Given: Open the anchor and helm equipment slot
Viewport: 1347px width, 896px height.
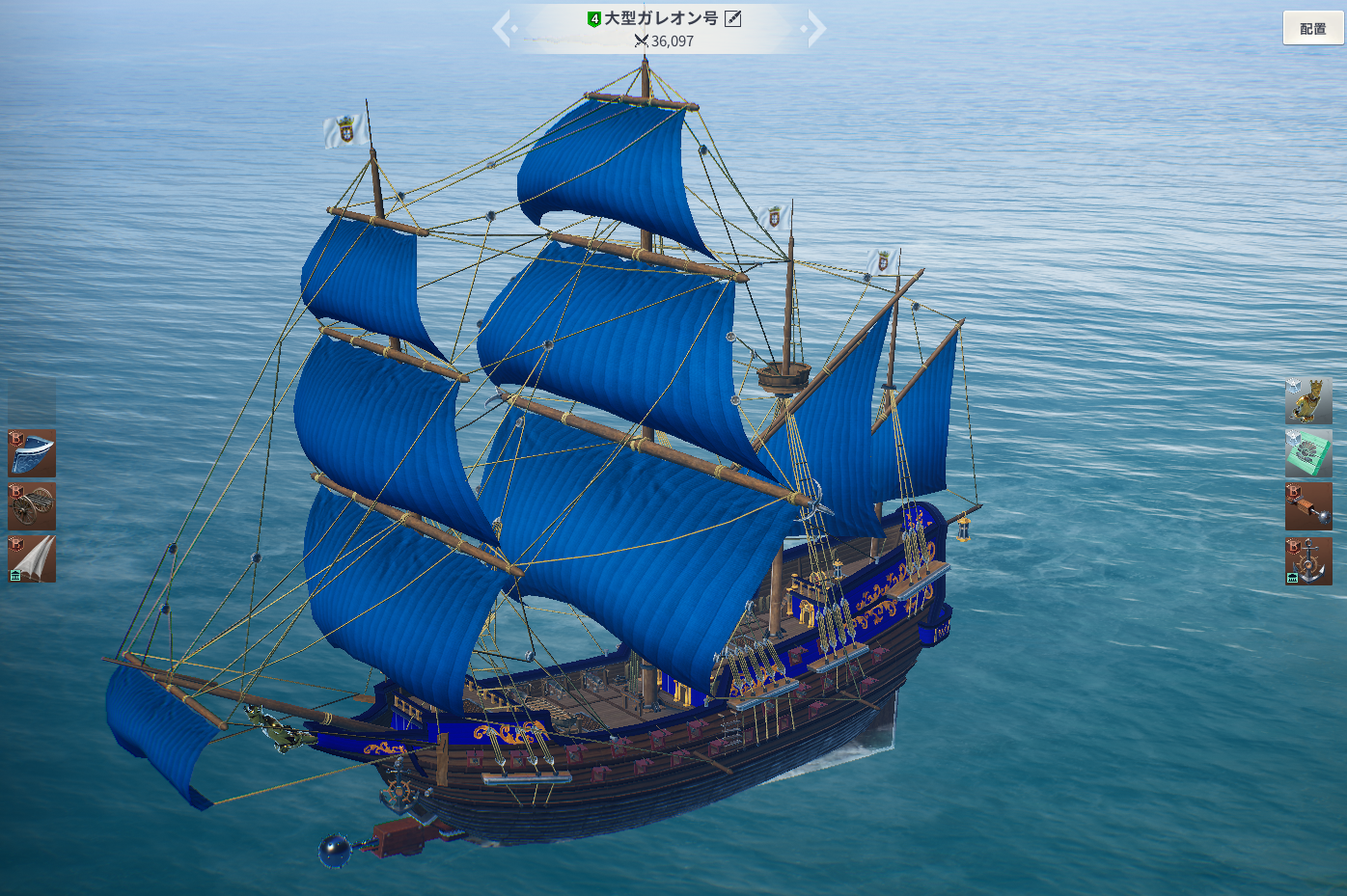Looking at the screenshot, I should [1308, 560].
